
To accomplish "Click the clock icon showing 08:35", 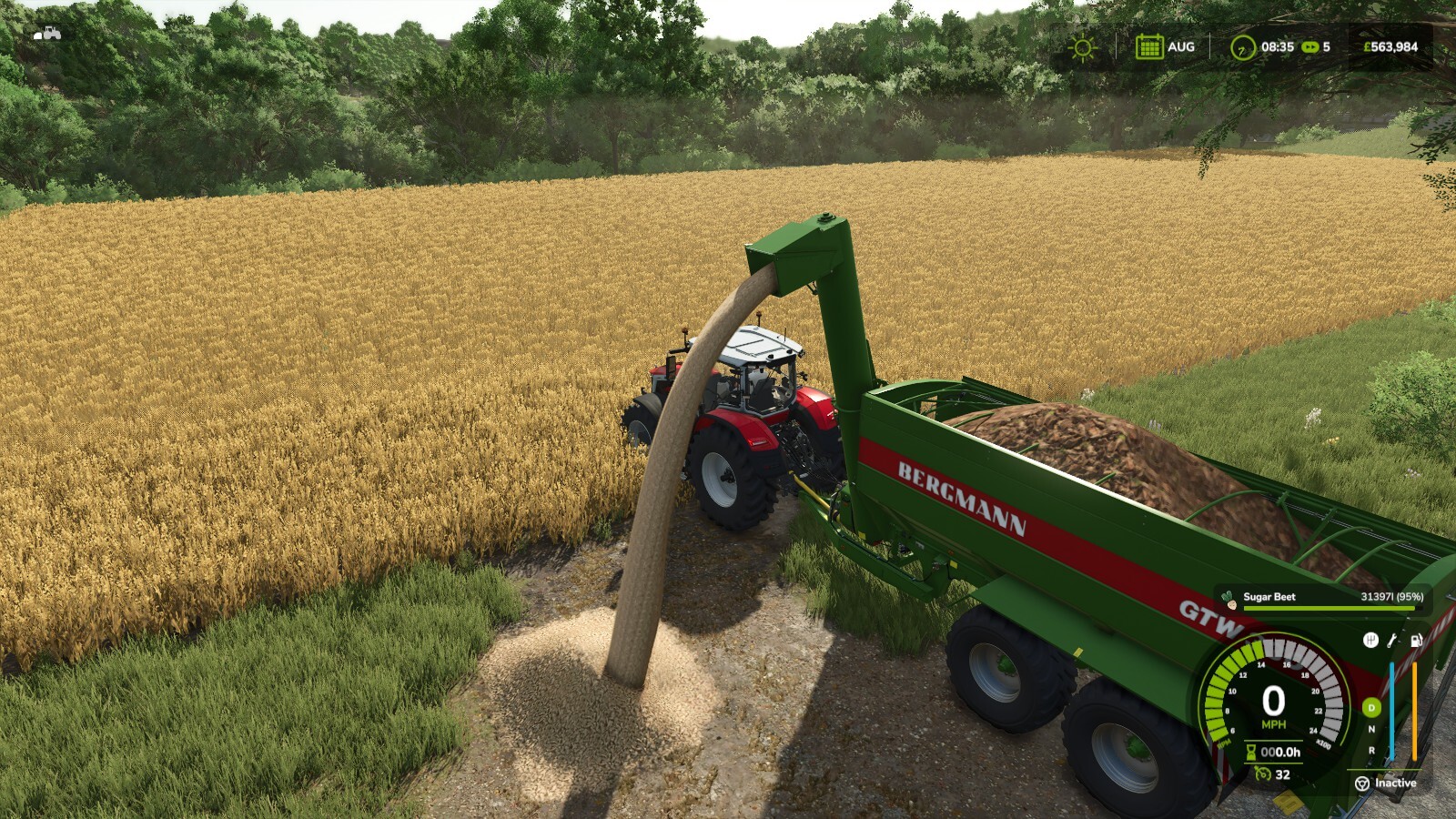I will [x=1242, y=47].
